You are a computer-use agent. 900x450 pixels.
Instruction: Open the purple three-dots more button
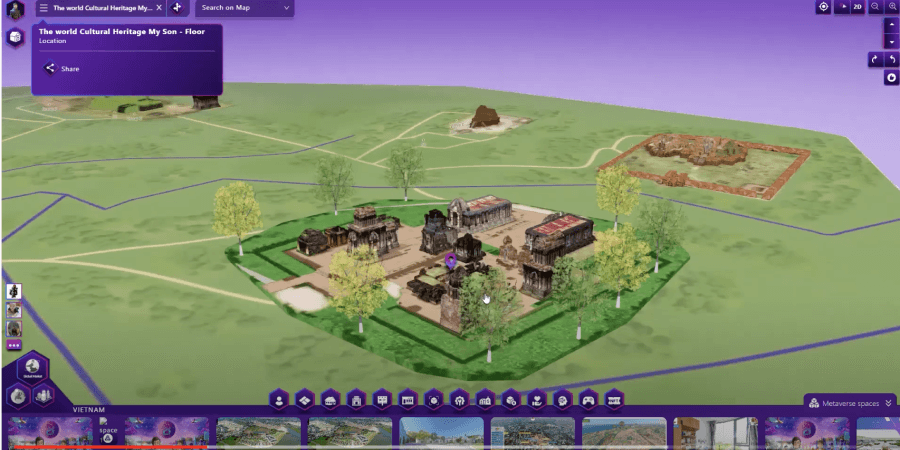click(x=14, y=345)
